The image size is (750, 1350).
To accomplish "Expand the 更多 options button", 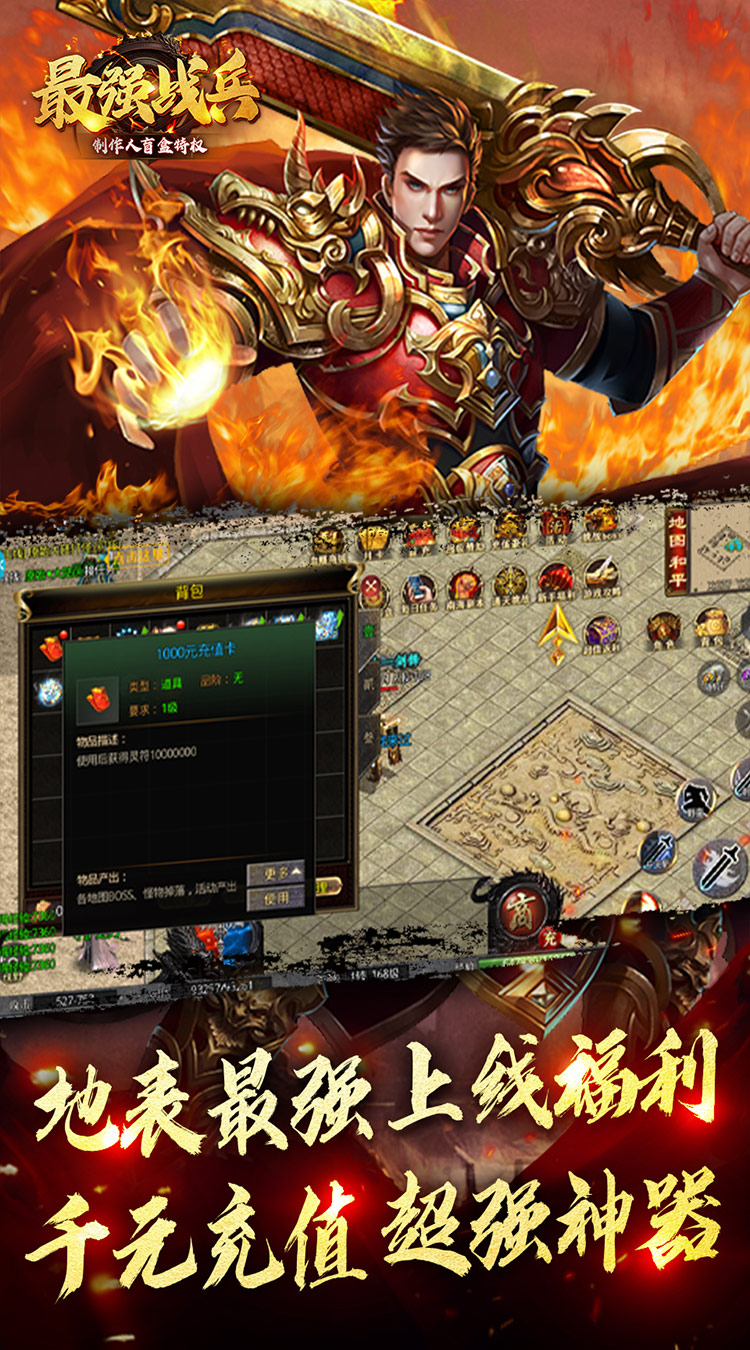I will (x=276, y=872).
